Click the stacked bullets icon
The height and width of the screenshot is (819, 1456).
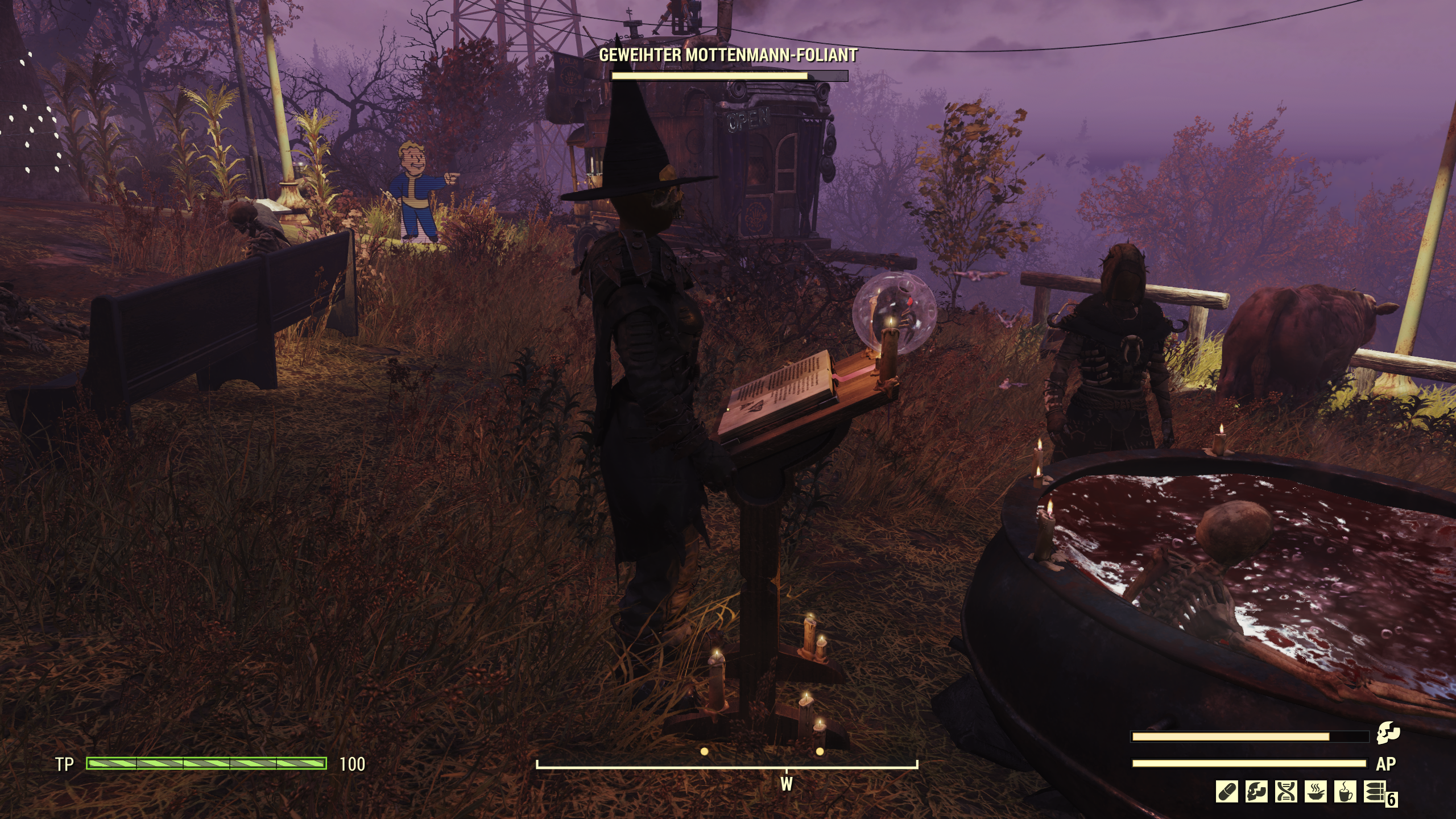[x=1375, y=792]
